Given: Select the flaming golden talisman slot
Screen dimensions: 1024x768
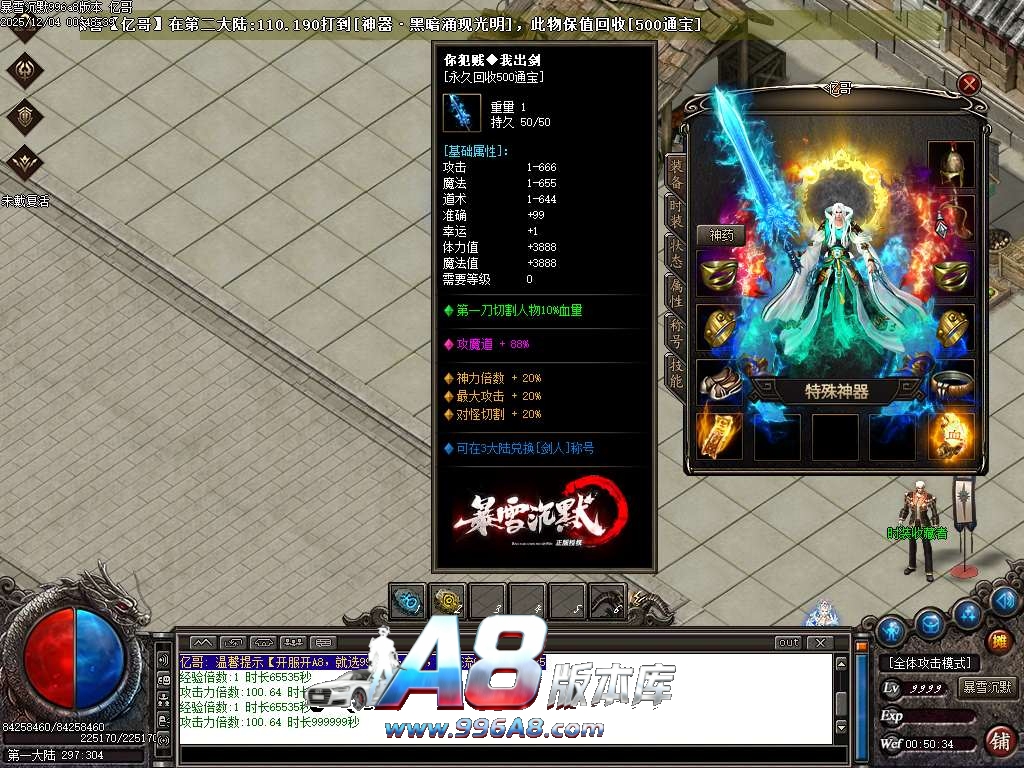Looking at the screenshot, I should point(719,436).
